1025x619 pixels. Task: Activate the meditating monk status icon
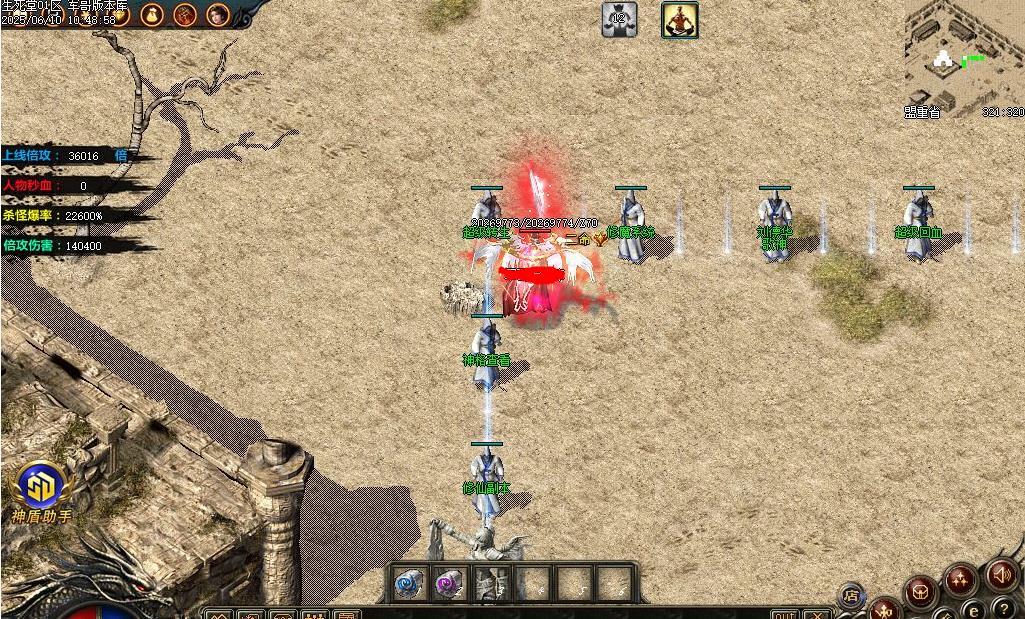(680, 19)
